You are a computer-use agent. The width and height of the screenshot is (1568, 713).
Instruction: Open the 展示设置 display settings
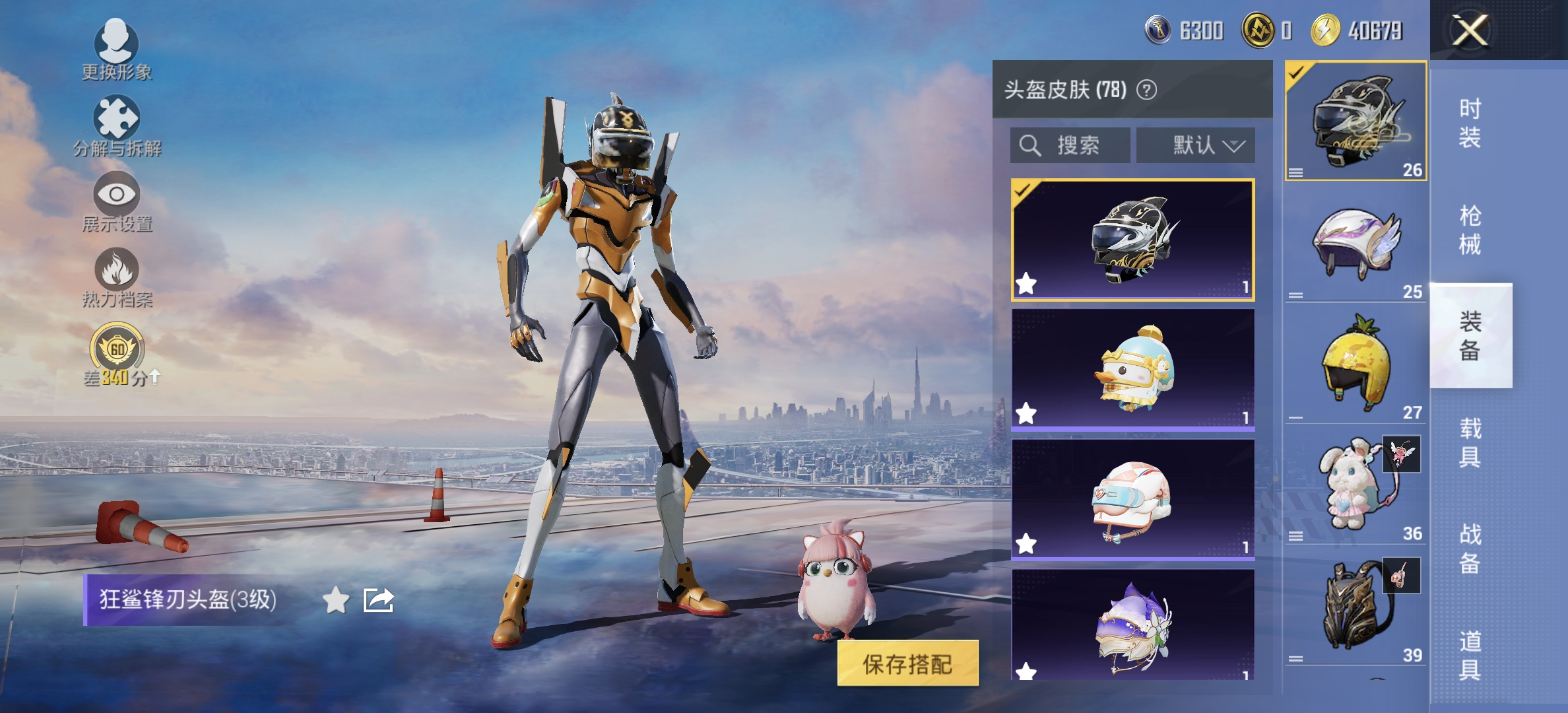(x=115, y=201)
